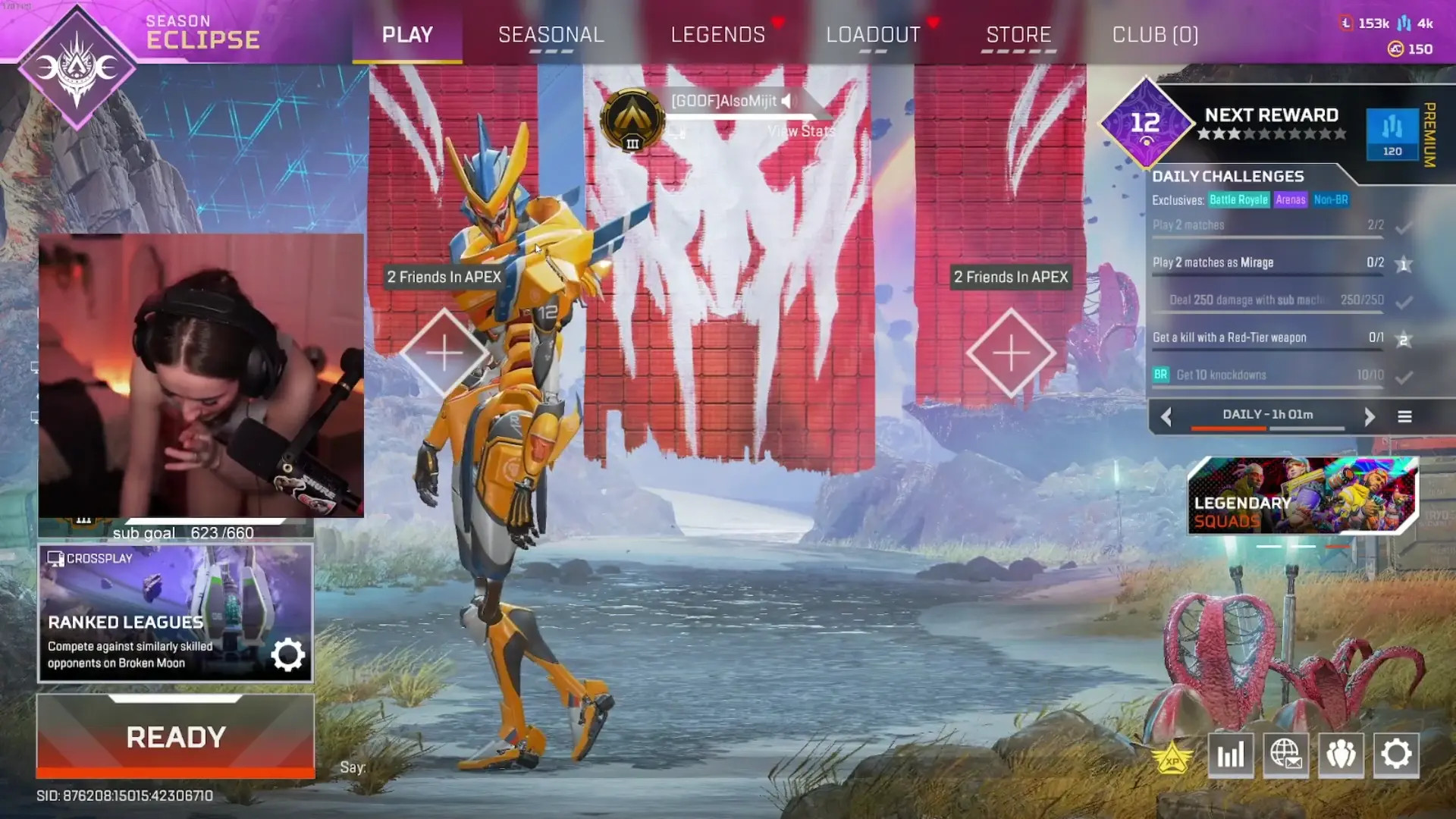Open the stats bar chart icon
Screen dimensions: 1456x819
1230,755
